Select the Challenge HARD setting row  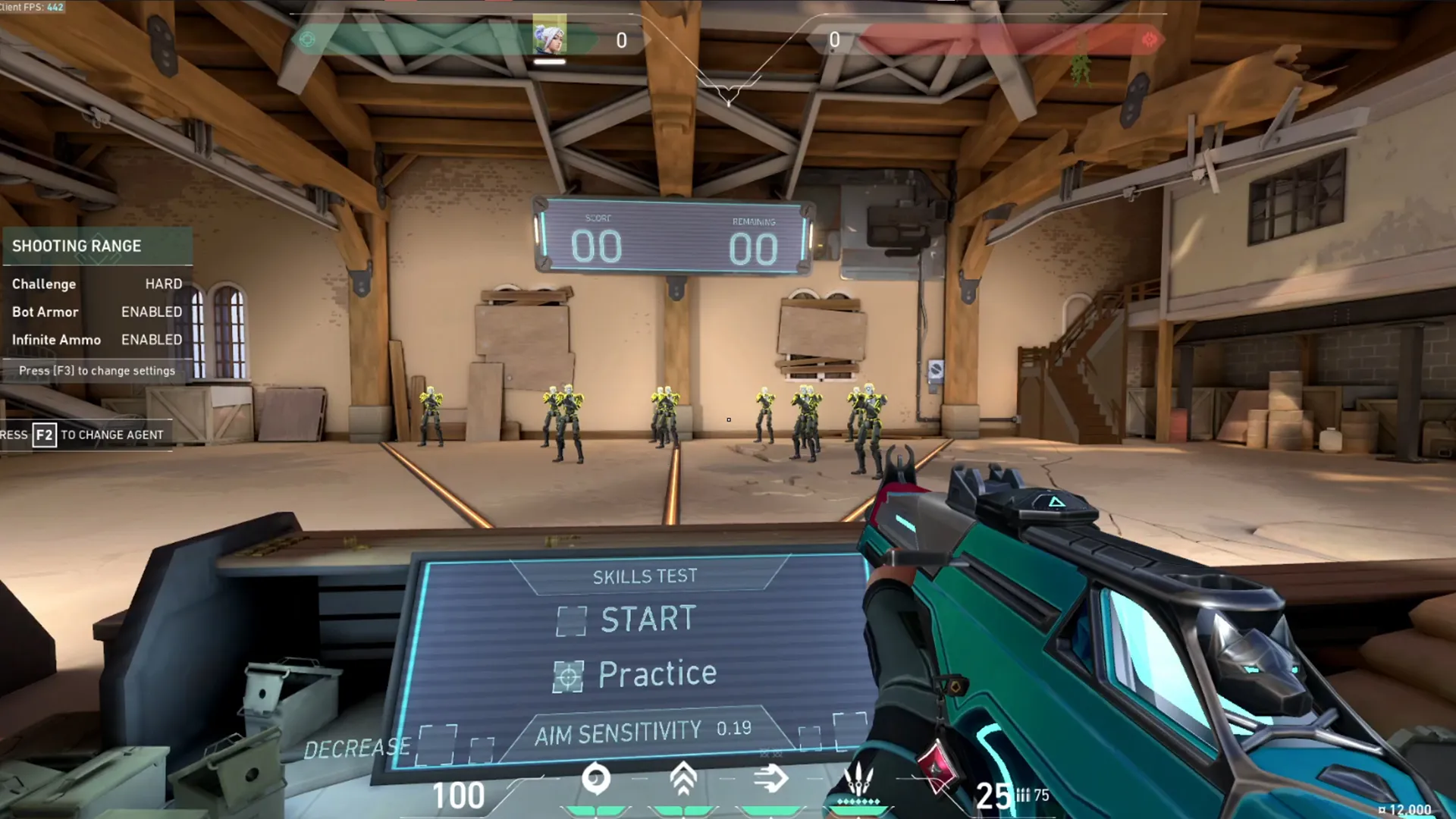97,284
